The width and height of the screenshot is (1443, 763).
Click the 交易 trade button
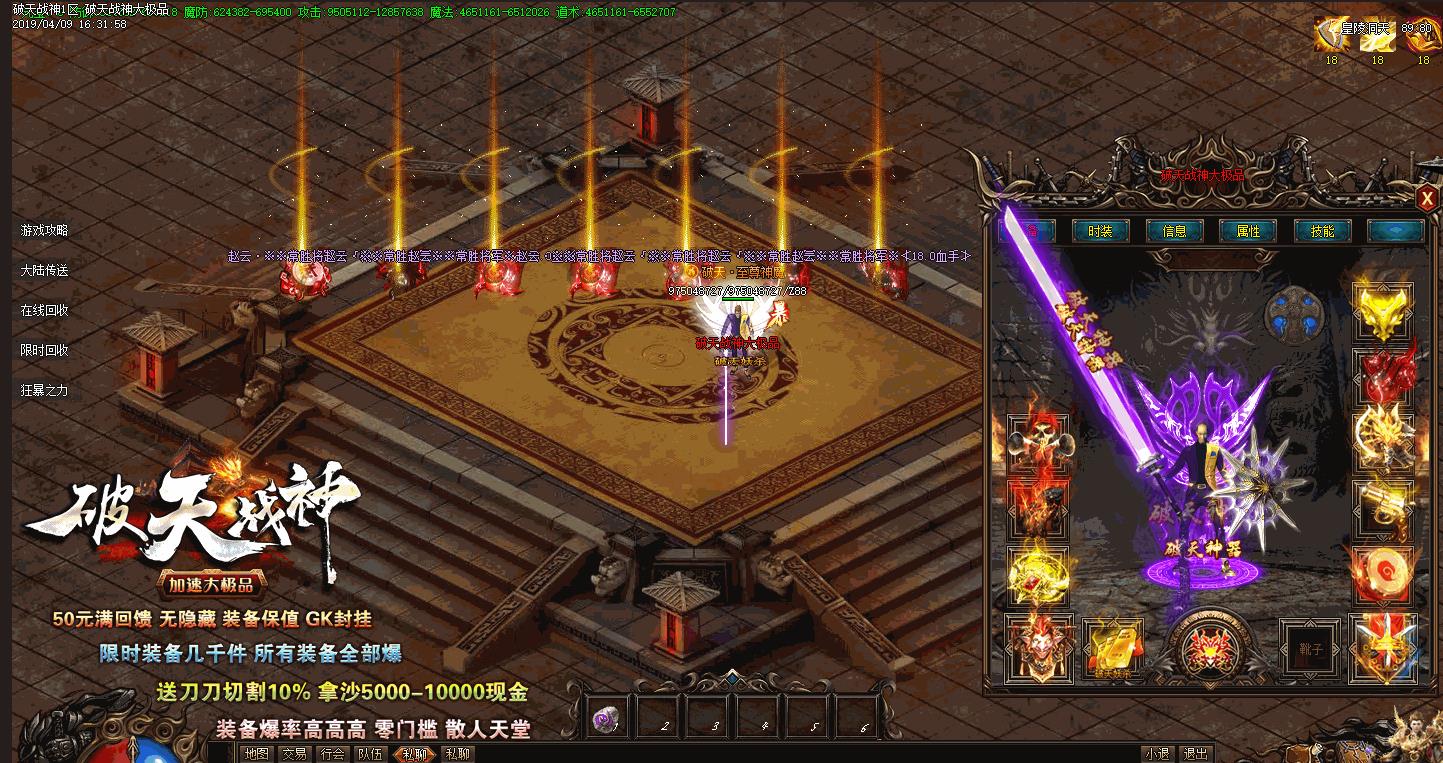tap(294, 754)
